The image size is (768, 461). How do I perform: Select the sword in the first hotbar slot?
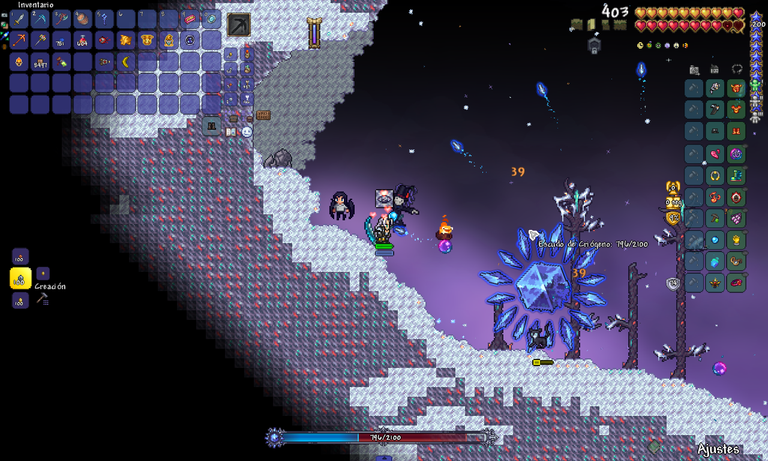[19, 18]
